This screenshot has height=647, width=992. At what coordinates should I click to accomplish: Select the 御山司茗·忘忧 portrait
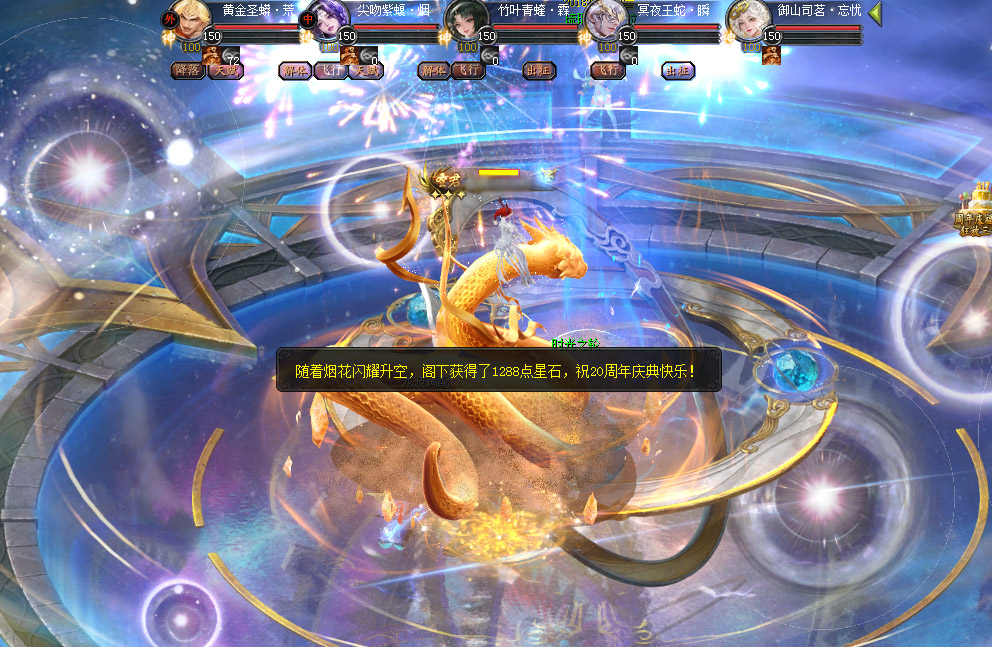tap(746, 20)
